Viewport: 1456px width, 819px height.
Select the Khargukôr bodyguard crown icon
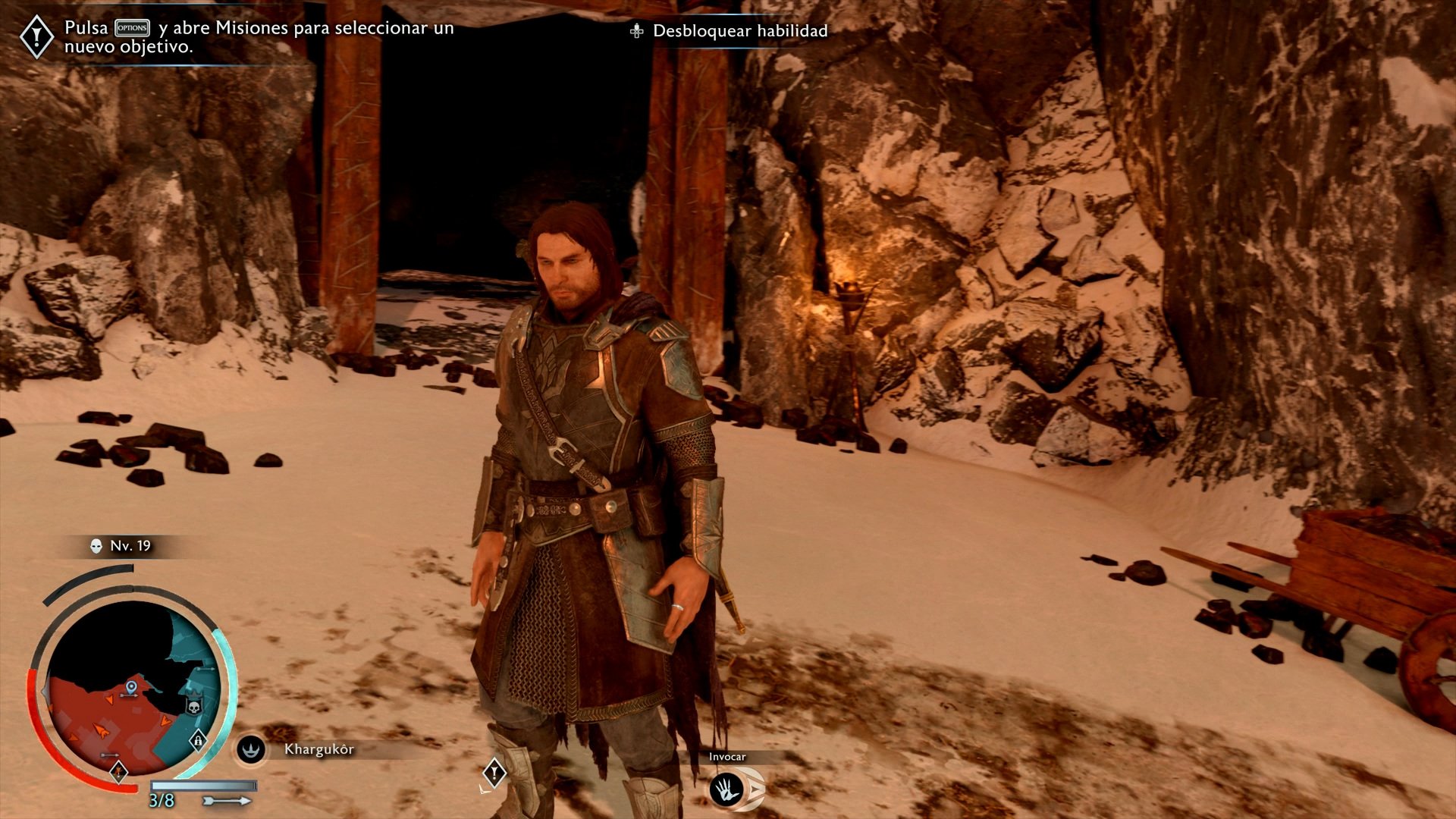point(250,749)
